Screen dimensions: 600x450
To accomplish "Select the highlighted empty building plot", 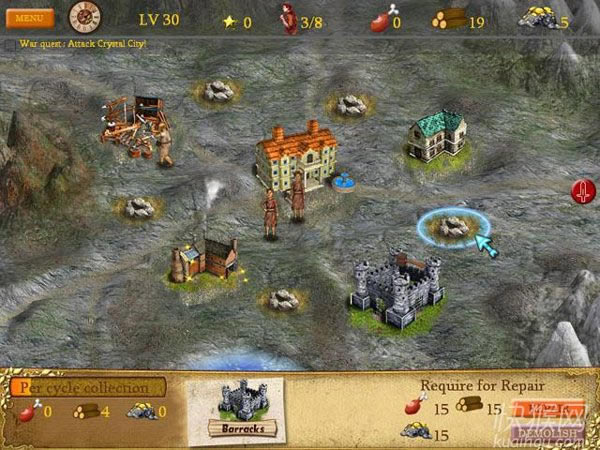I will click(x=452, y=226).
